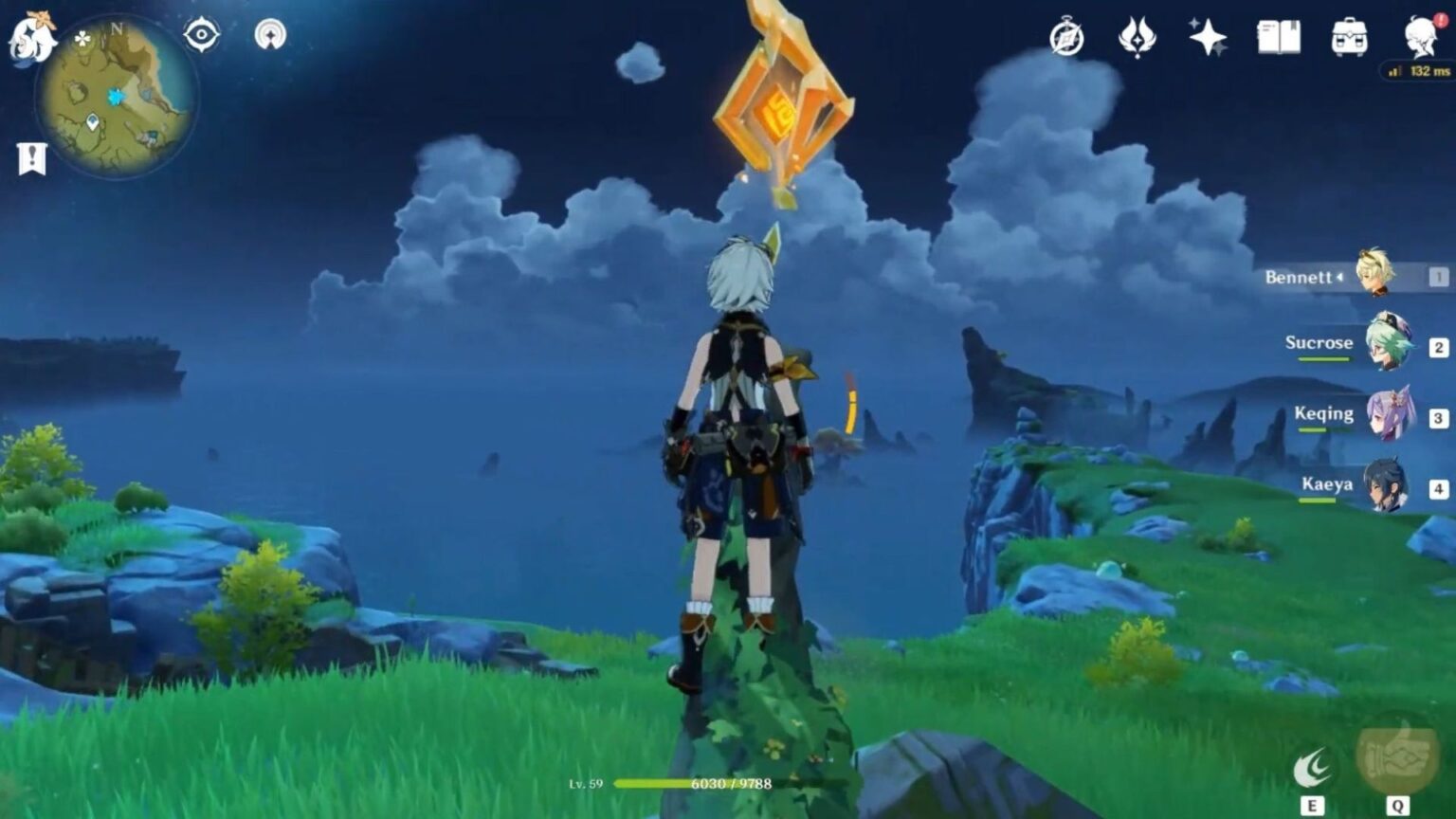The image size is (1456, 819).
Task: Open the time-limited events timer icon
Action: (1067, 38)
